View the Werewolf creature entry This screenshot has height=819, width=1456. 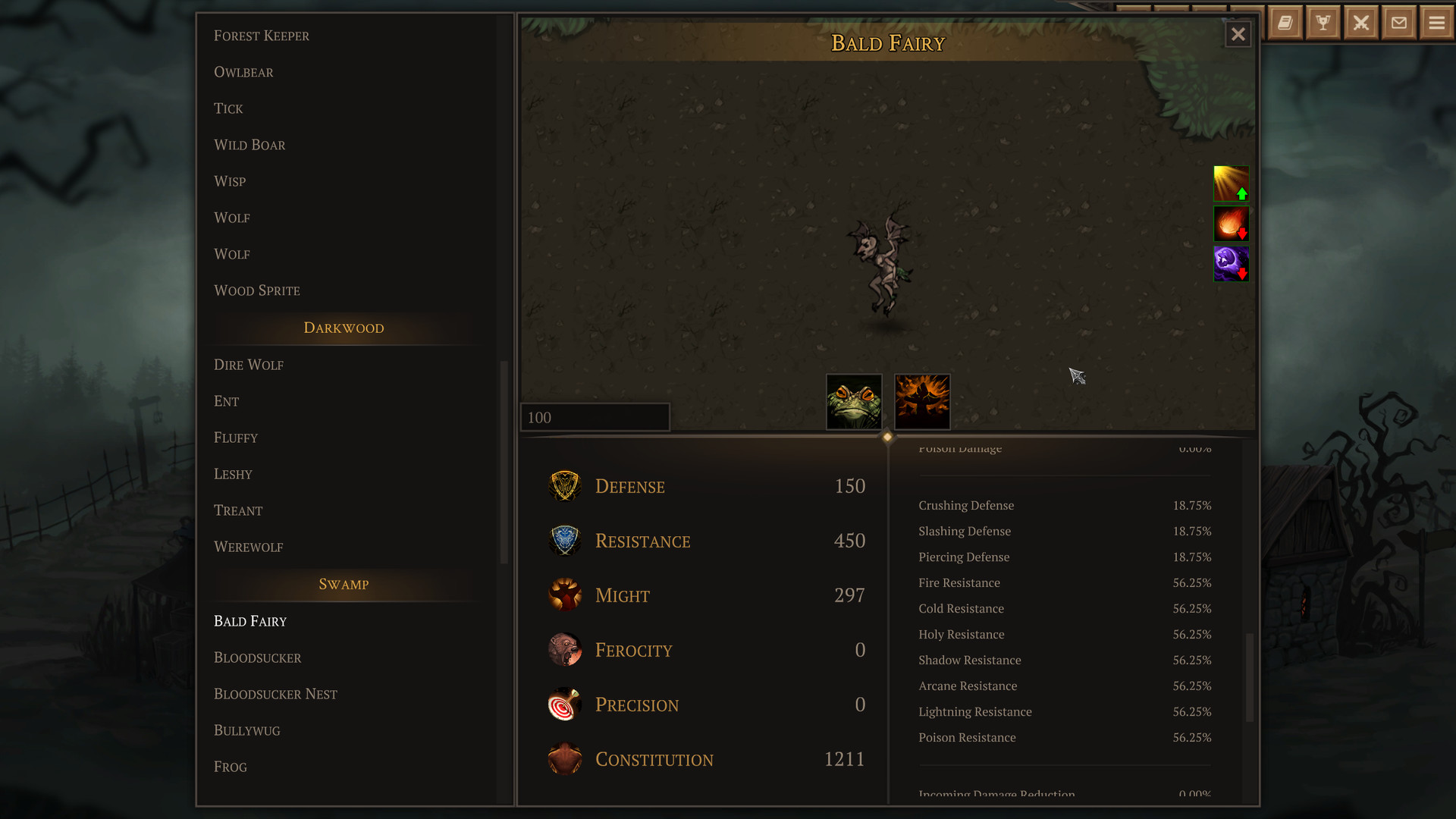[248, 547]
